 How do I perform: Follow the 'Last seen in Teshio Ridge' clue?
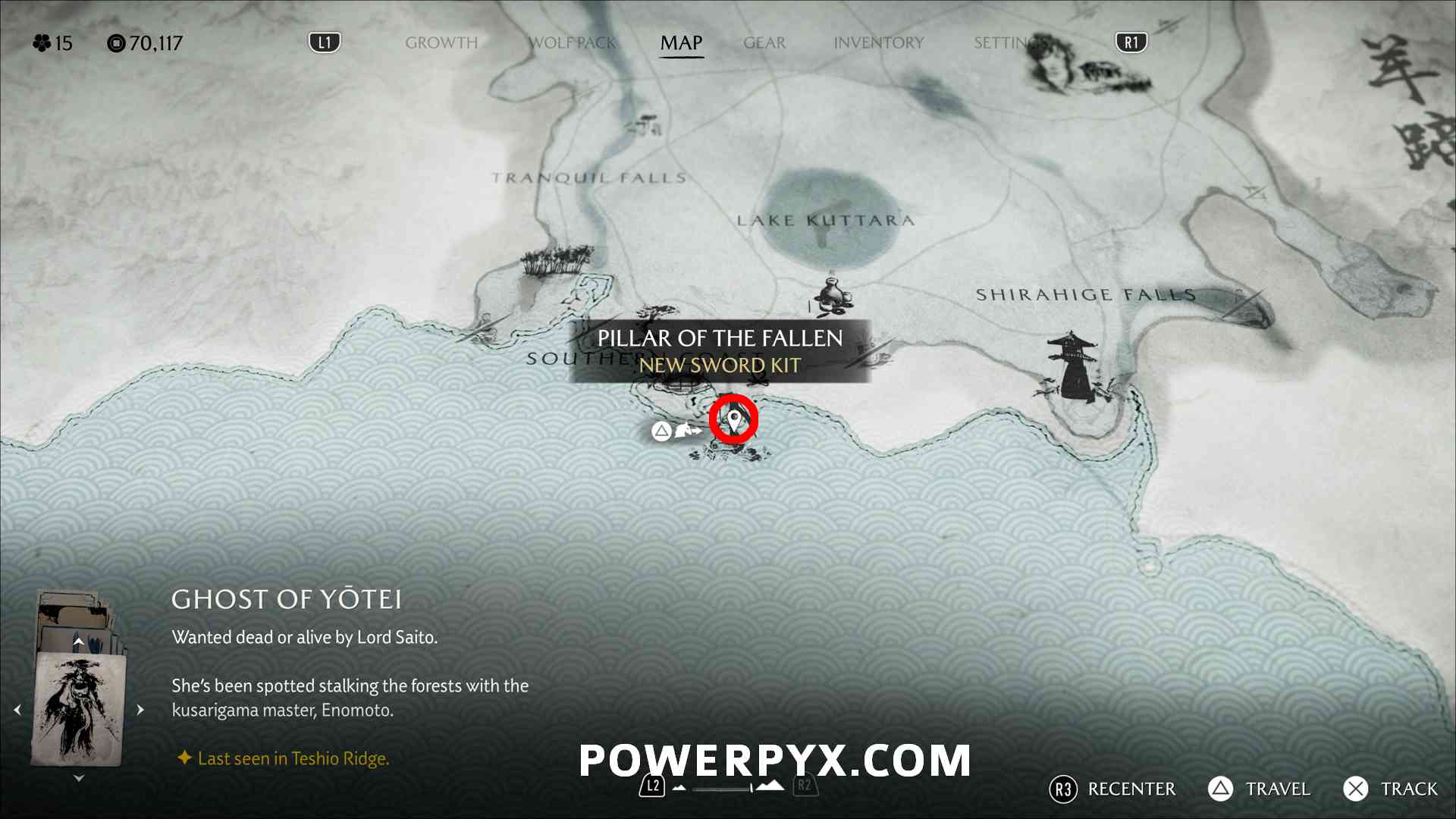point(293,758)
